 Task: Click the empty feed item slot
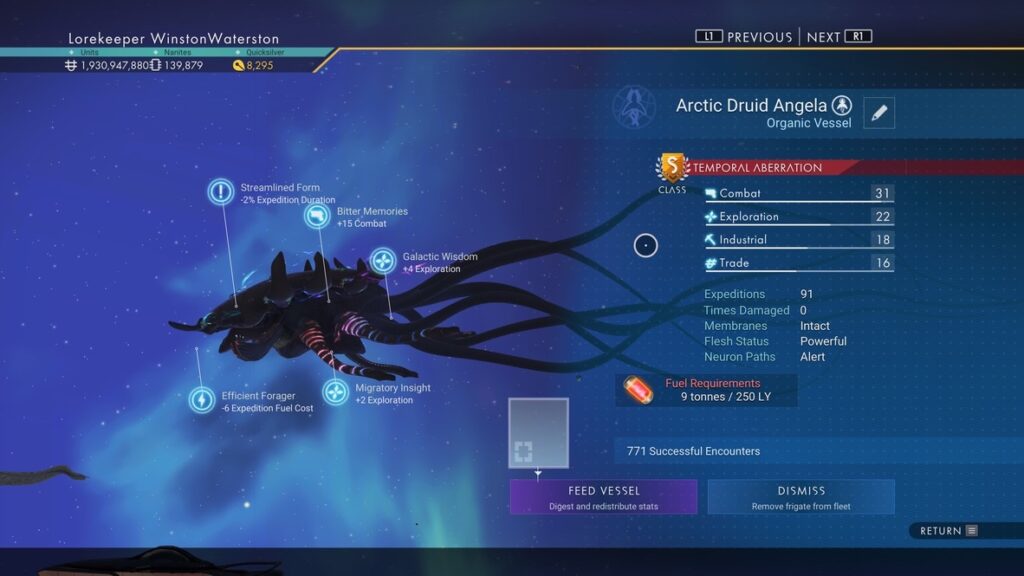coord(538,433)
